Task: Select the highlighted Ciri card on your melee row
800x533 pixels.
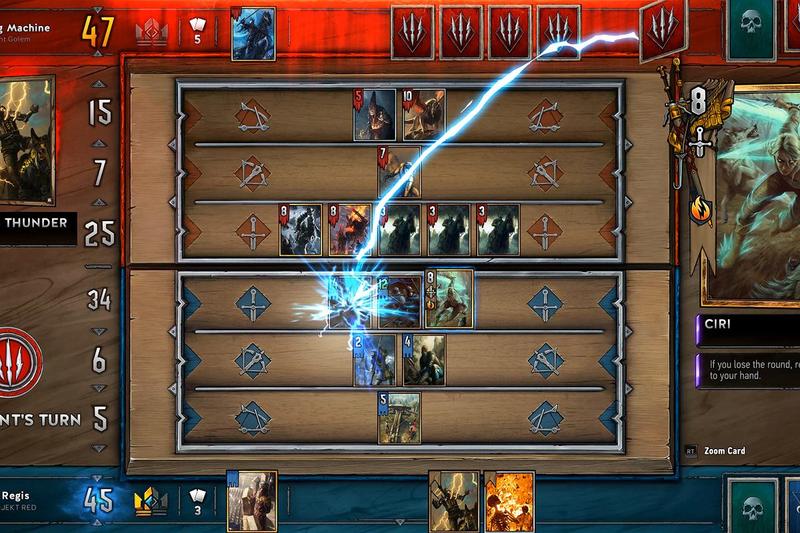Action: pyautogui.click(x=448, y=299)
